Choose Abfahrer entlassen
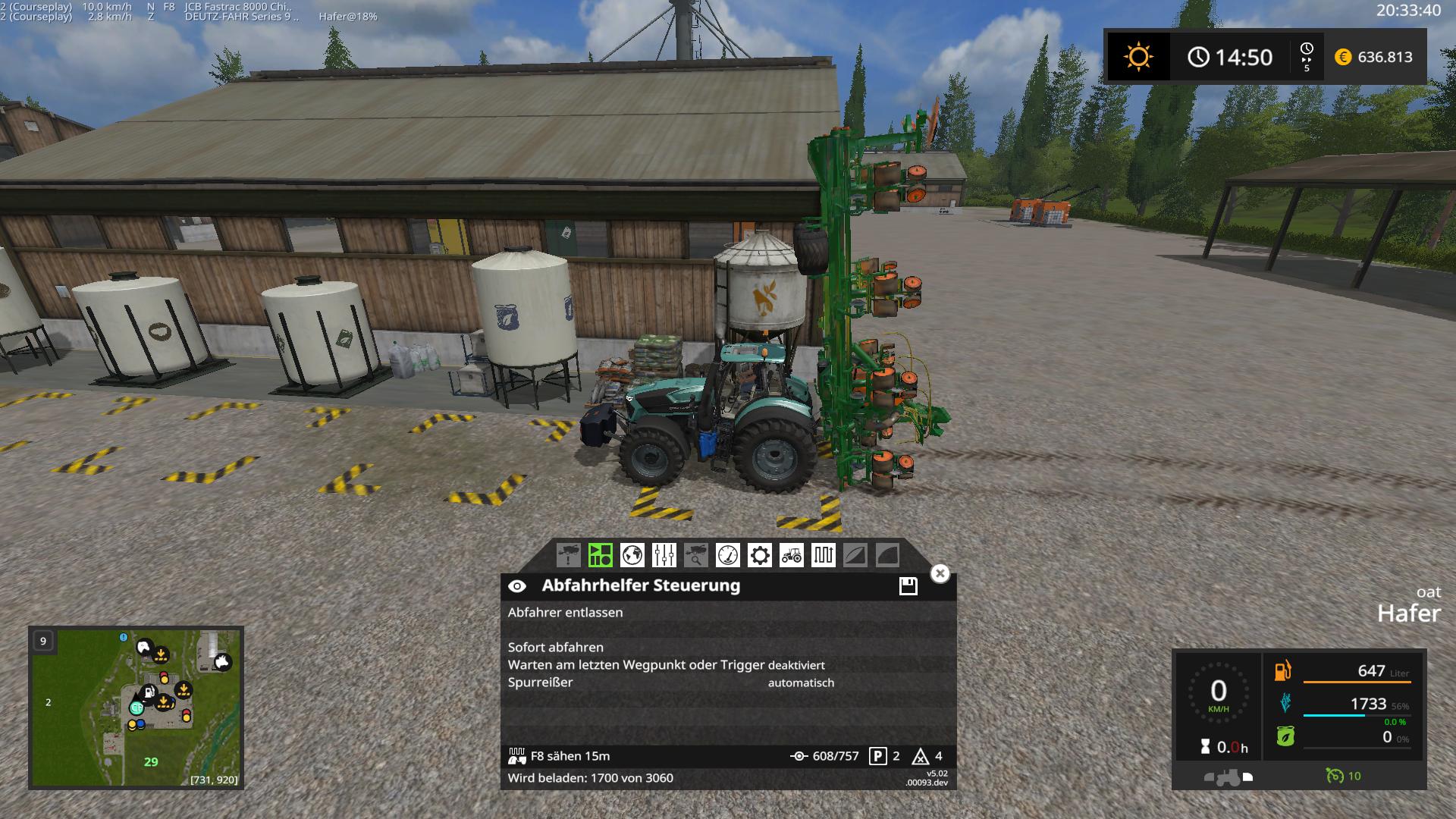1456x819 pixels. [x=565, y=613]
